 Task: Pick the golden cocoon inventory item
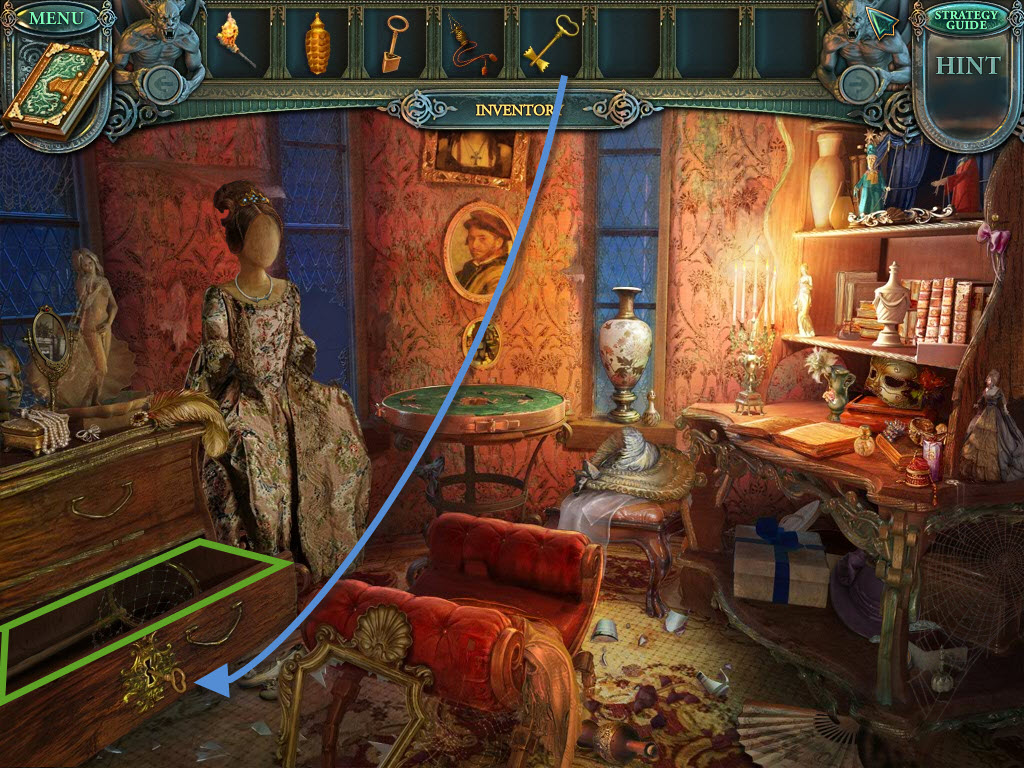tap(317, 45)
